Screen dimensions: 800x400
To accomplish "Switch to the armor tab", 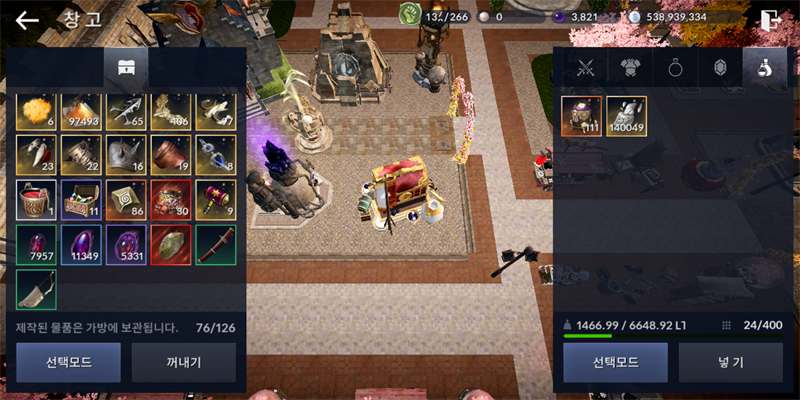I will point(631,68).
